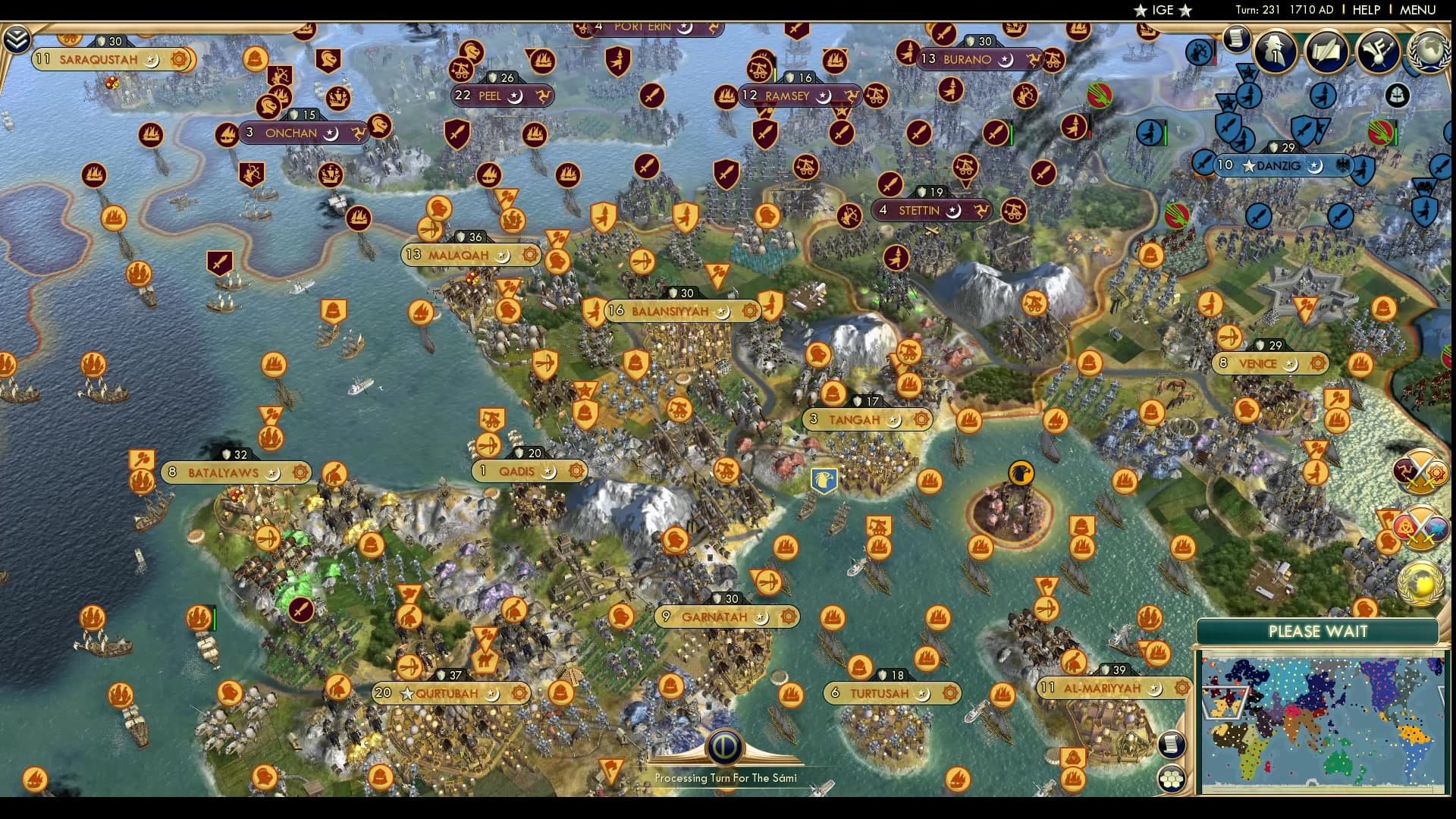Toggle the top-left chevron panel expander

tap(17, 39)
